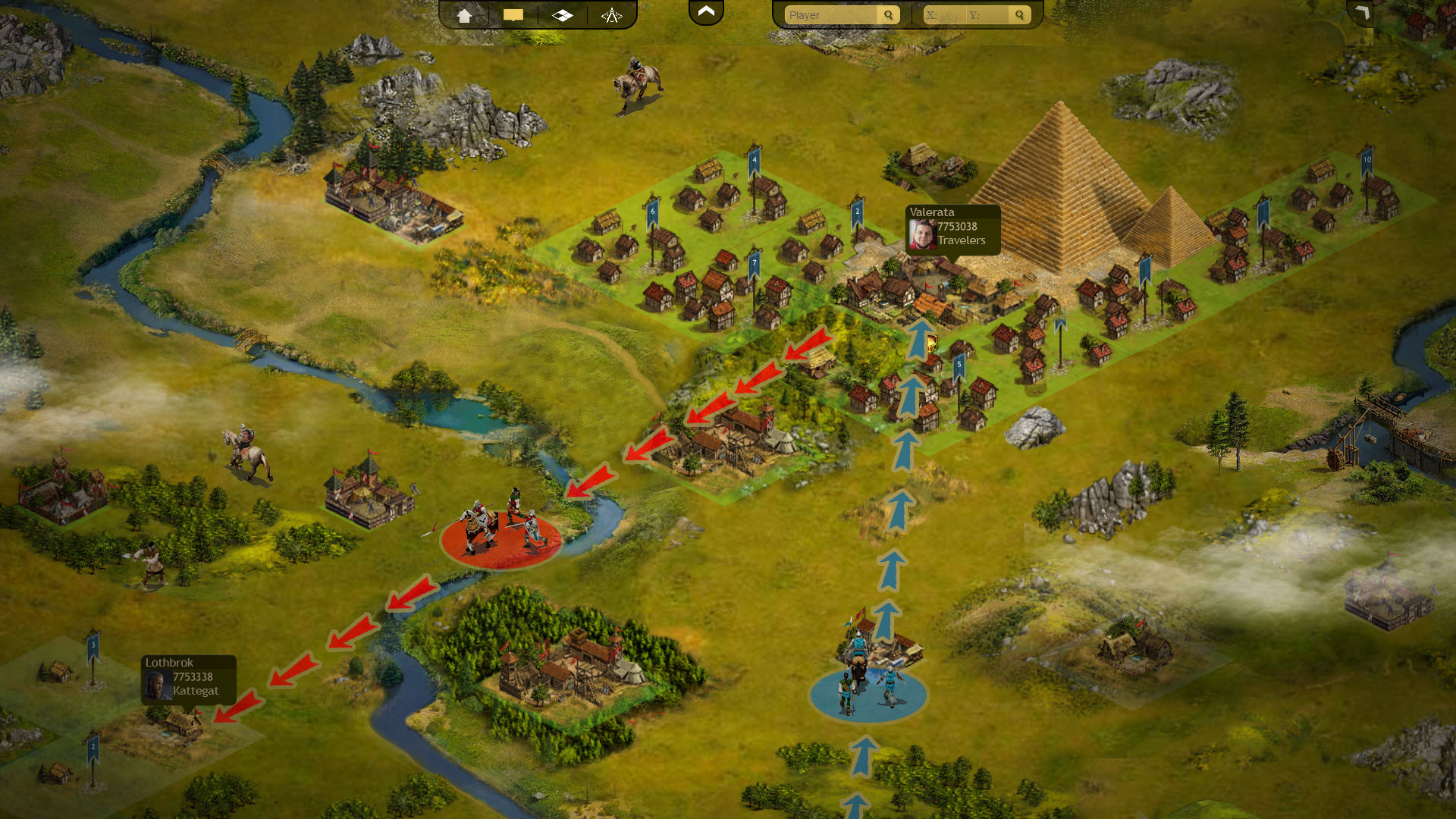
Task: Select the compass drawing tool icon
Action: (x=612, y=14)
